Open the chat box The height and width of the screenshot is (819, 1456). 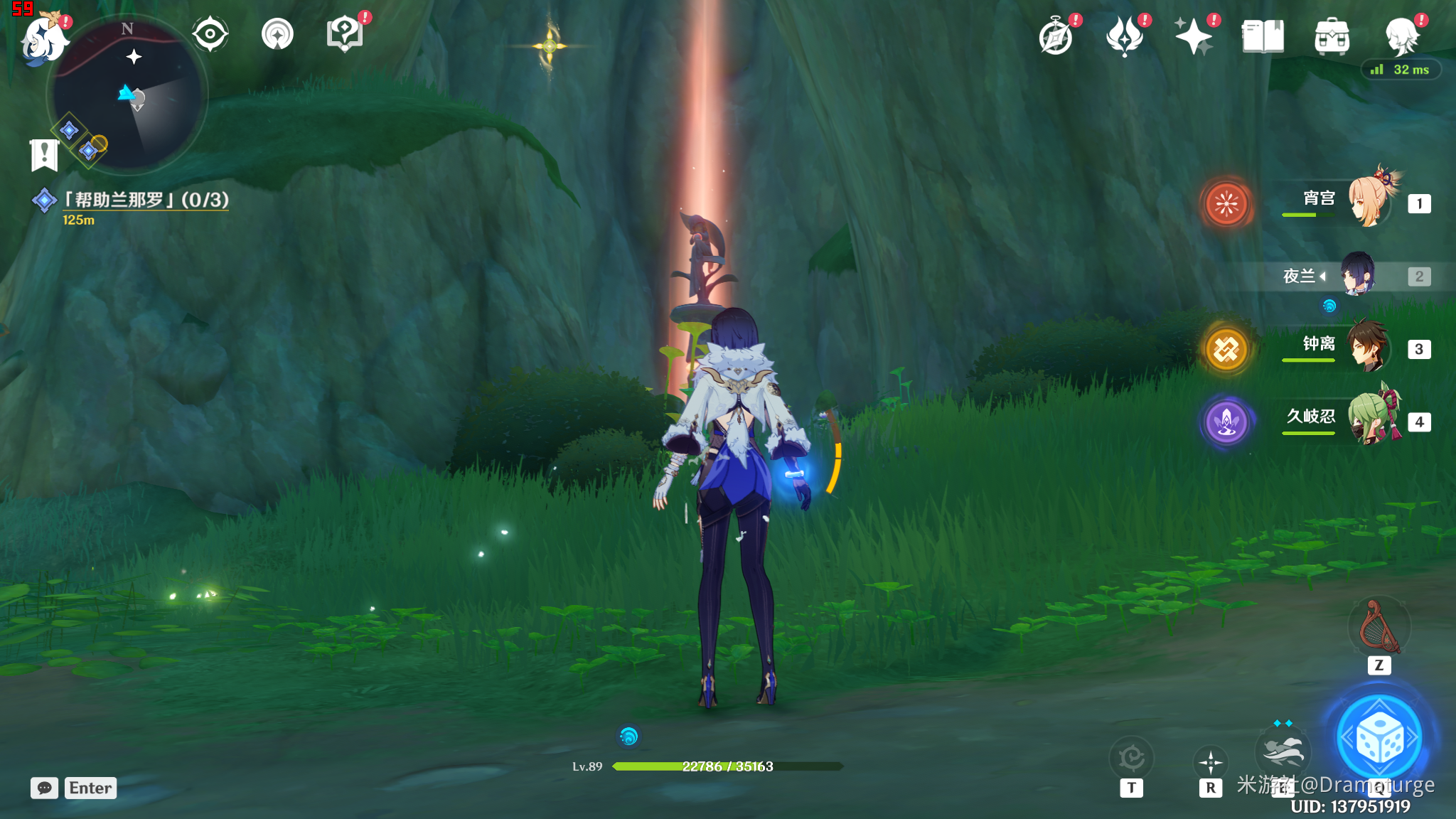tap(45, 788)
